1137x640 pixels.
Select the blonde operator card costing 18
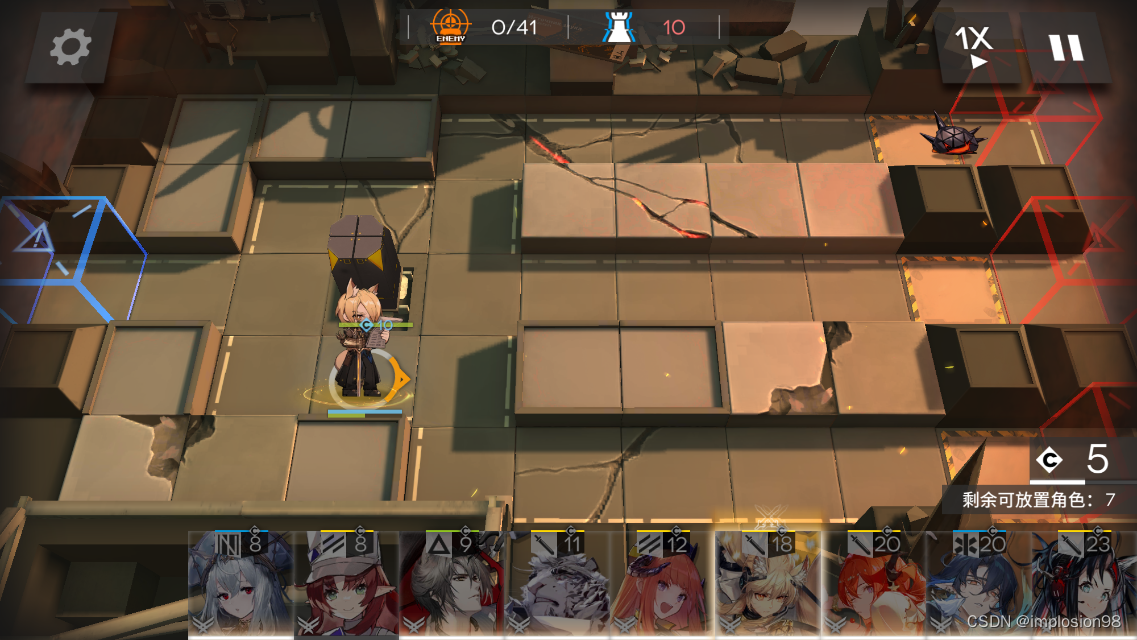(768, 585)
